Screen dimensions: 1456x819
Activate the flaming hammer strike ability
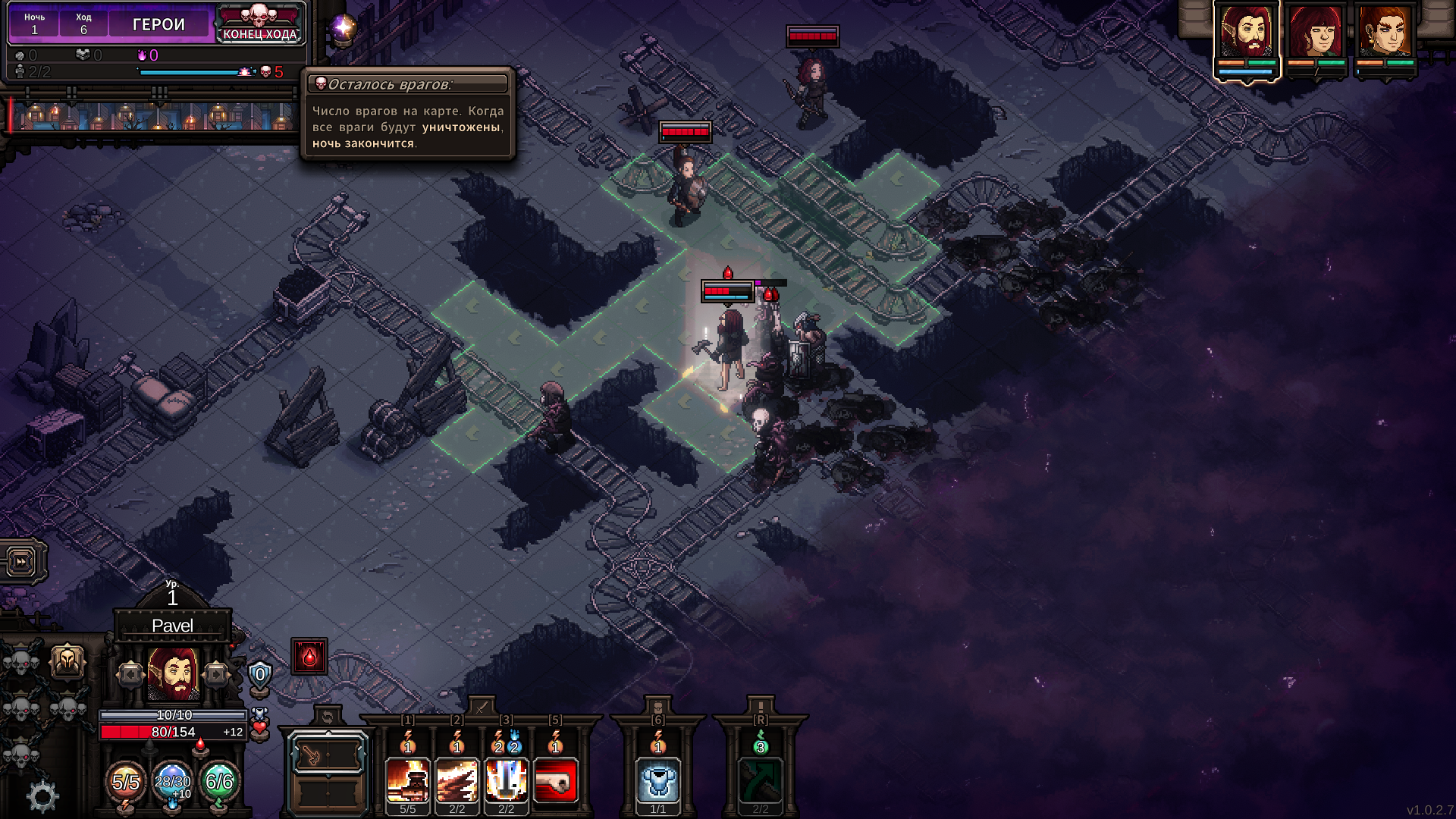click(x=408, y=780)
